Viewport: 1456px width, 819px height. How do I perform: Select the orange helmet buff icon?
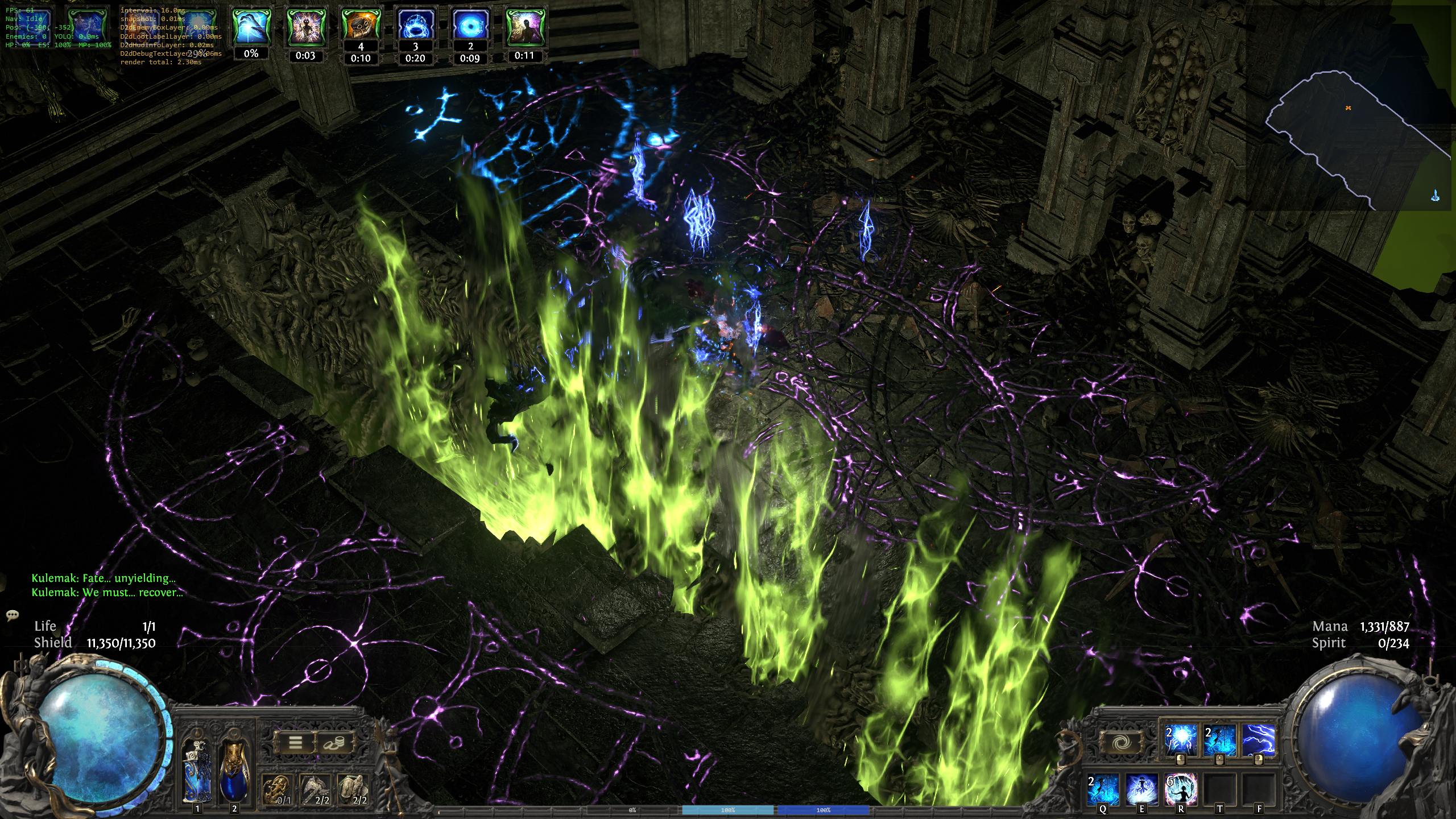click(x=361, y=26)
